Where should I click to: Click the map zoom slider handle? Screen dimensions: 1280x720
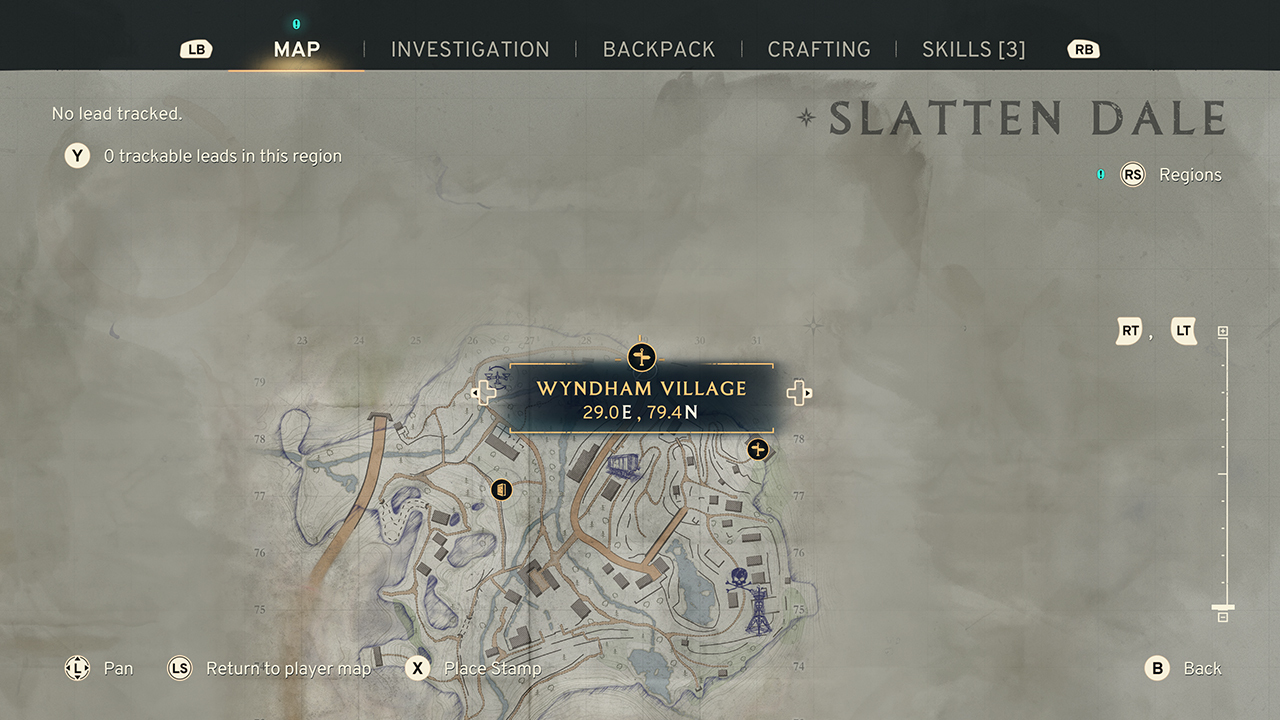[x=1222, y=607]
